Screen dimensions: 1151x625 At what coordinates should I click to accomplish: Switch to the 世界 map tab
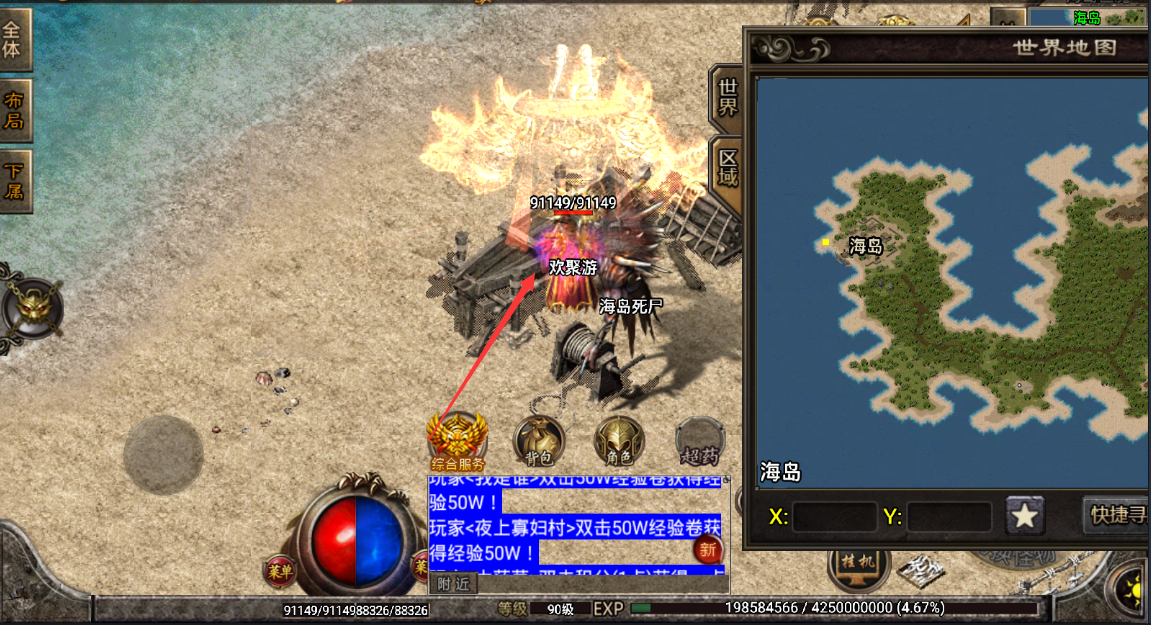point(727,96)
